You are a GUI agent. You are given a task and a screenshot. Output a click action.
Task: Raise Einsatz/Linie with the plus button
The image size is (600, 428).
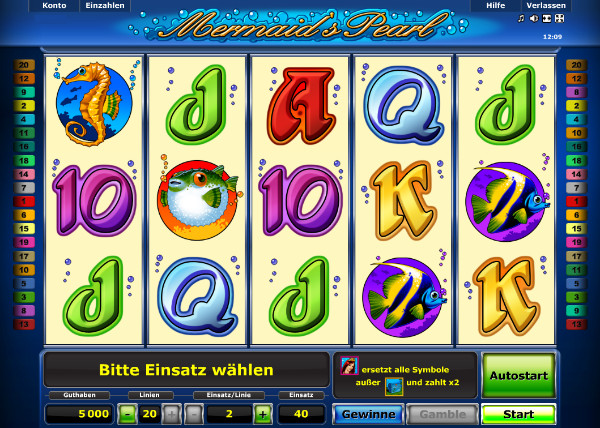click(262, 414)
